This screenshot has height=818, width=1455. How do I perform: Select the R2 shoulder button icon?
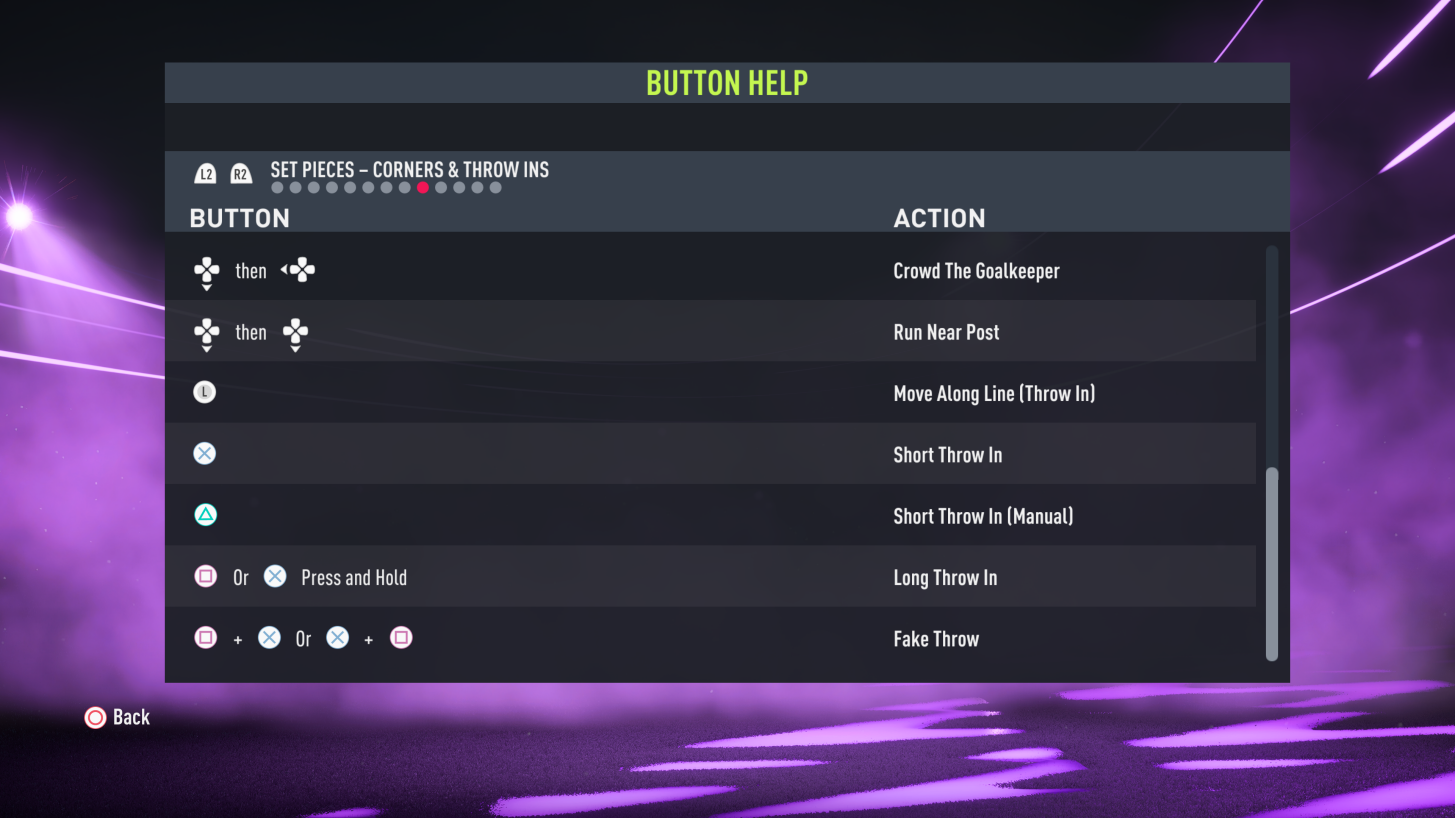(x=239, y=172)
